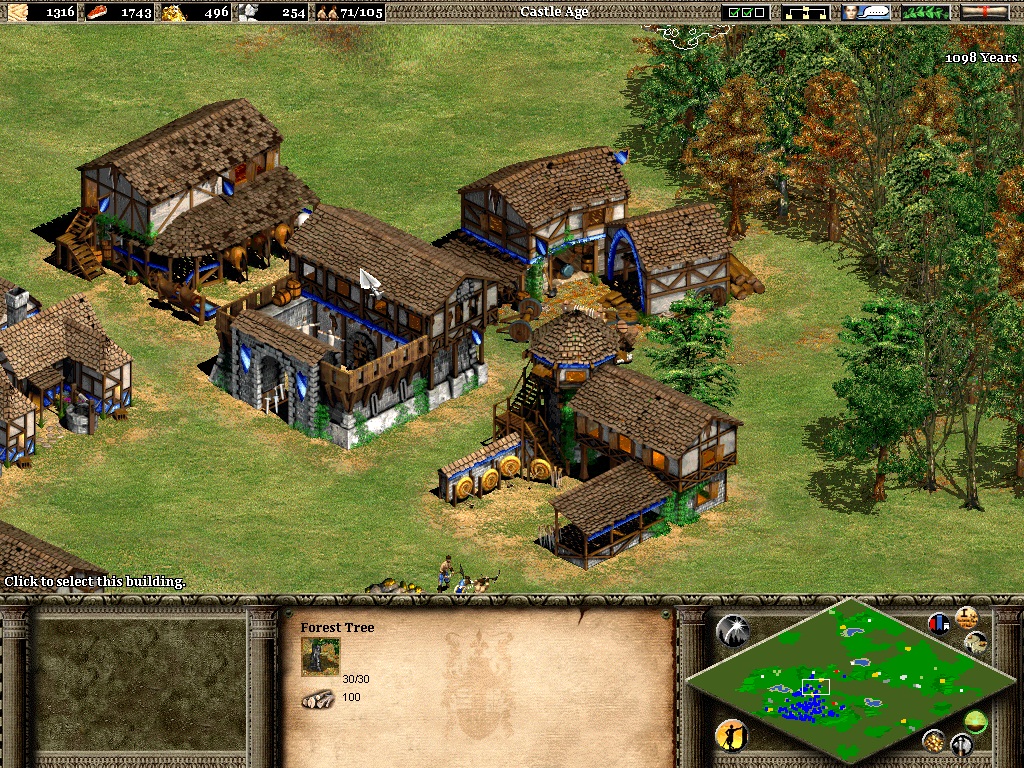Activate the flare signal button
This screenshot has height=768, width=1024.
[x=733, y=630]
